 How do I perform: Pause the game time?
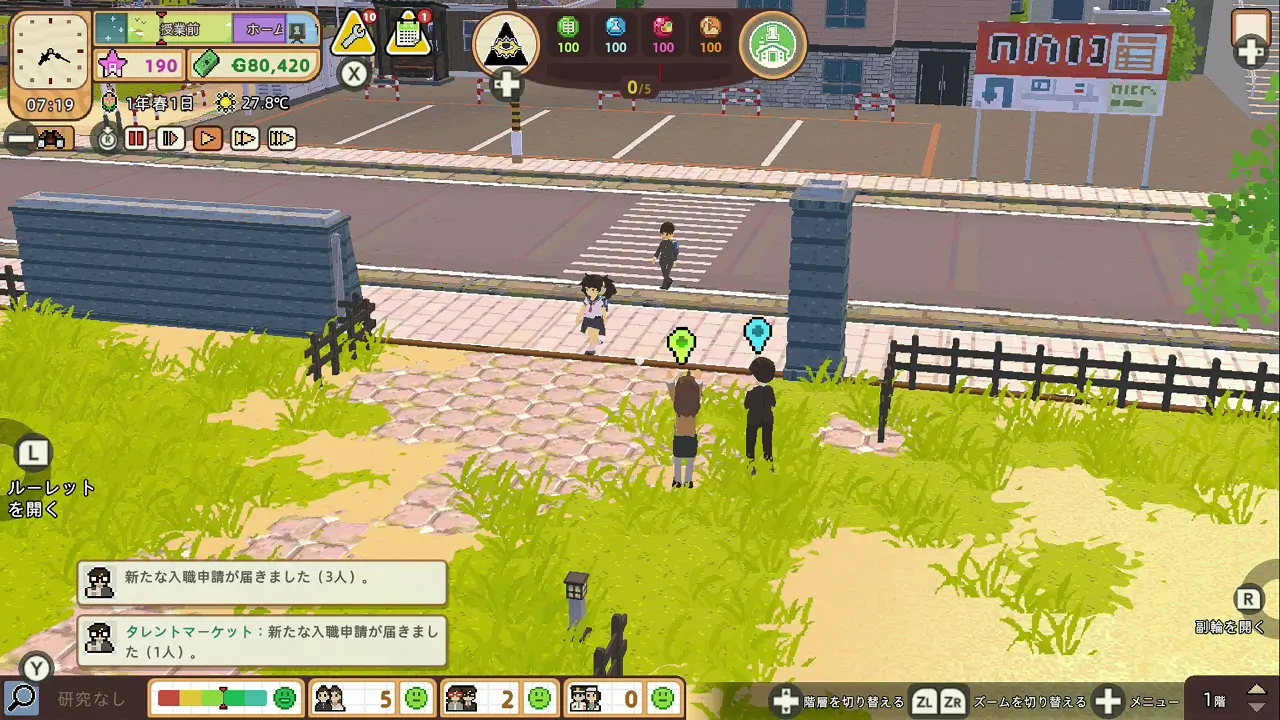(x=136, y=139)
